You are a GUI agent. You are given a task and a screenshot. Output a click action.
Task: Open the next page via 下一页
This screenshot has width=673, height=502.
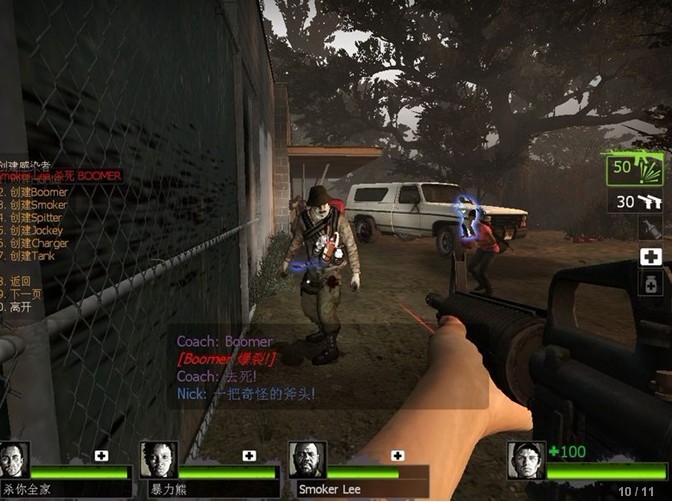click(x=23, y=295)
